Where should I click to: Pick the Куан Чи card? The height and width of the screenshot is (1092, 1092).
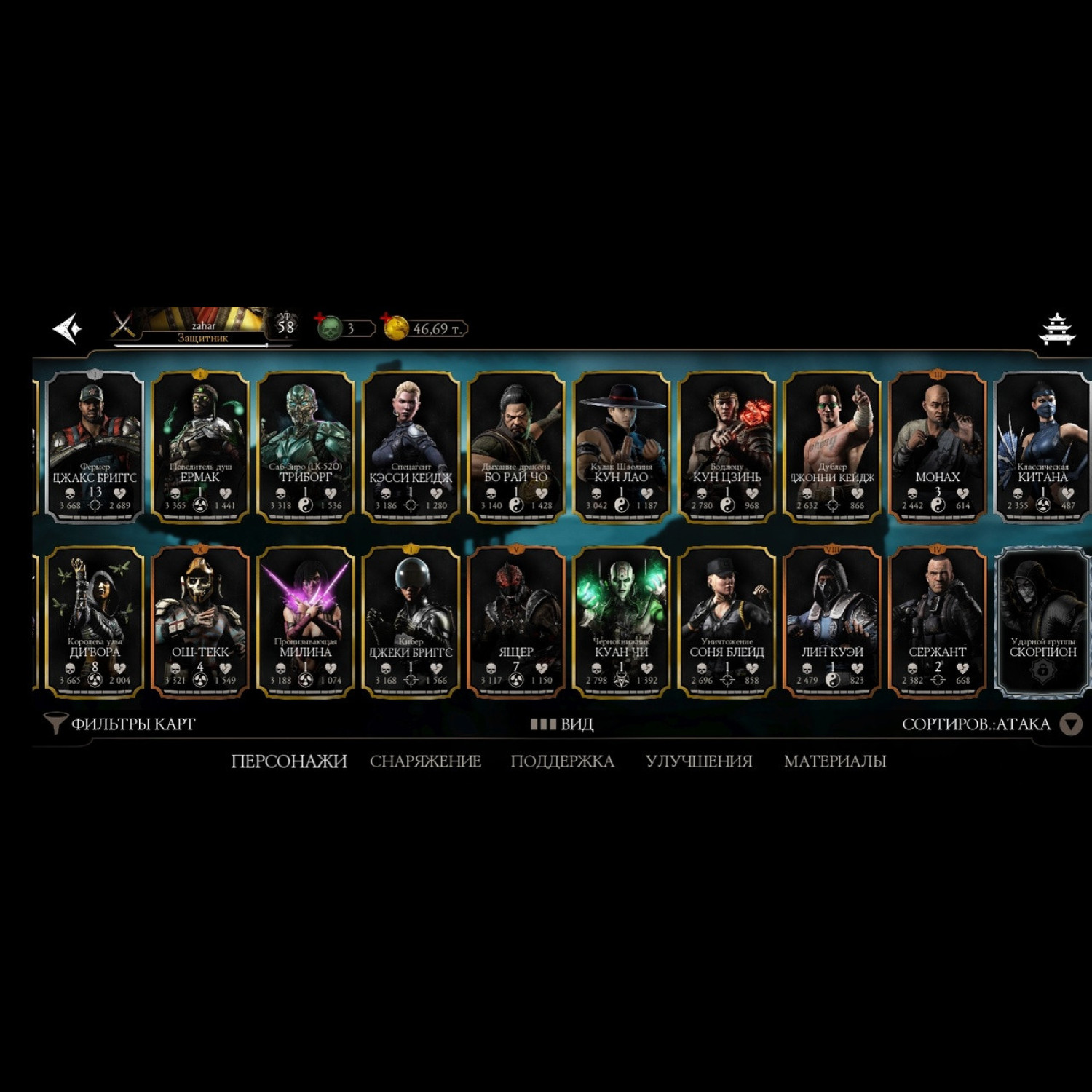[622, 622]
